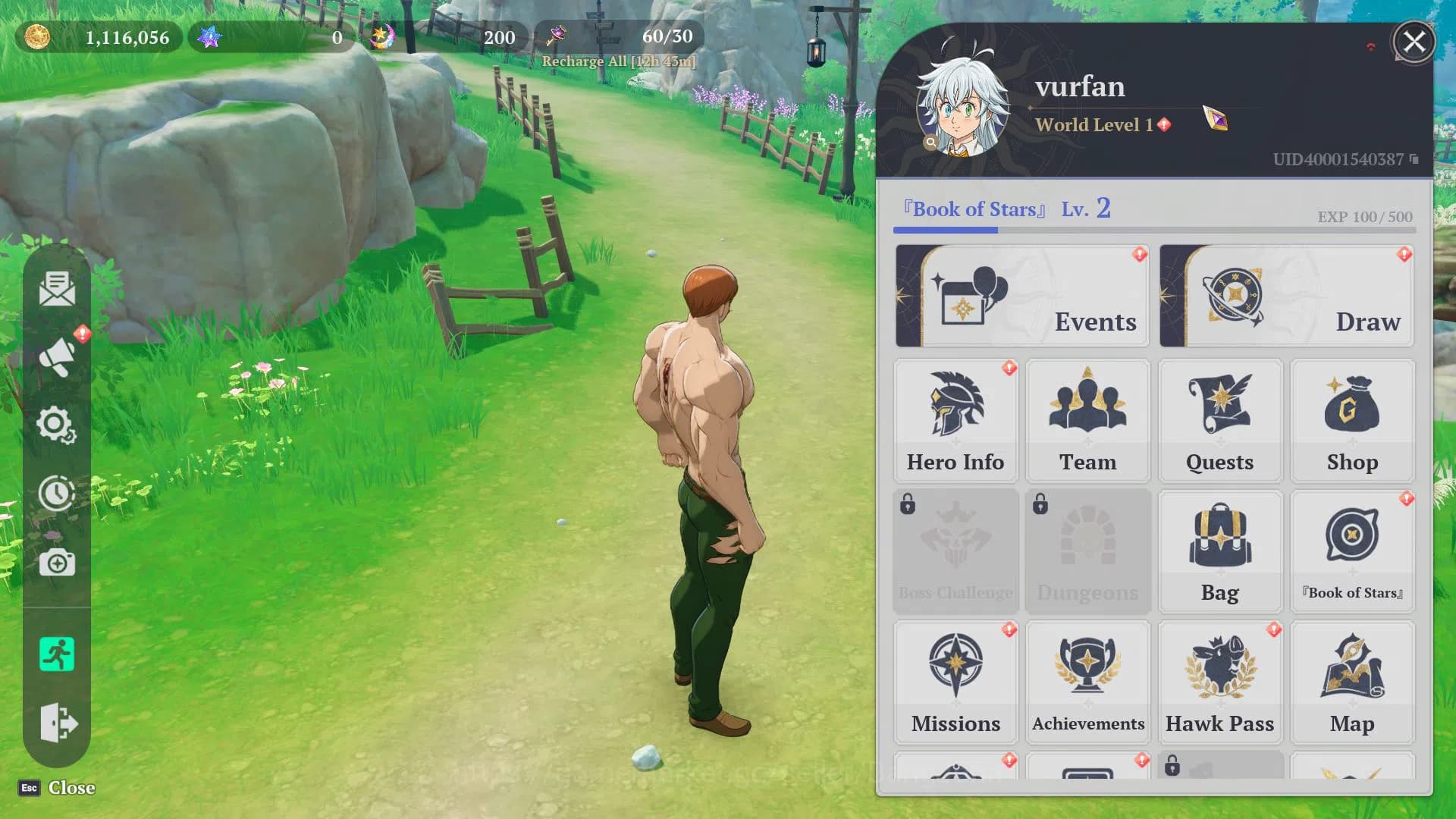The height and width of the screenshot is (819, 1456).
Task: Open the gear settings icon
Action: [x=57, y=425]
